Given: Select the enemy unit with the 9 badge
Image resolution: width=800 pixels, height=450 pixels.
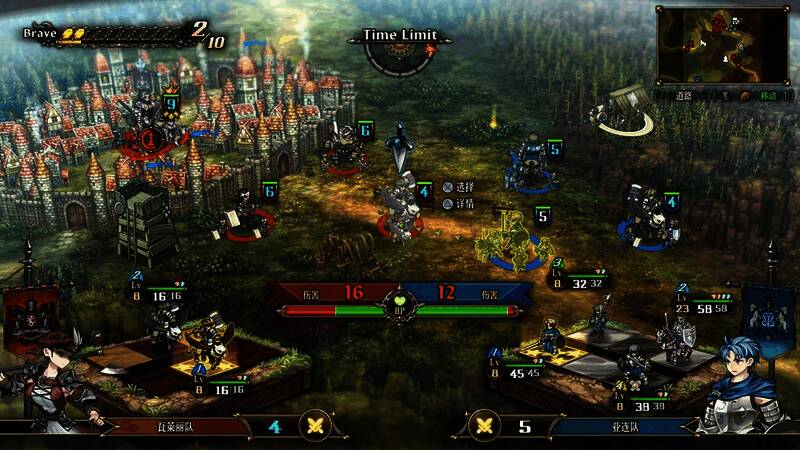Looking at the screenshot, I should 150,120.
